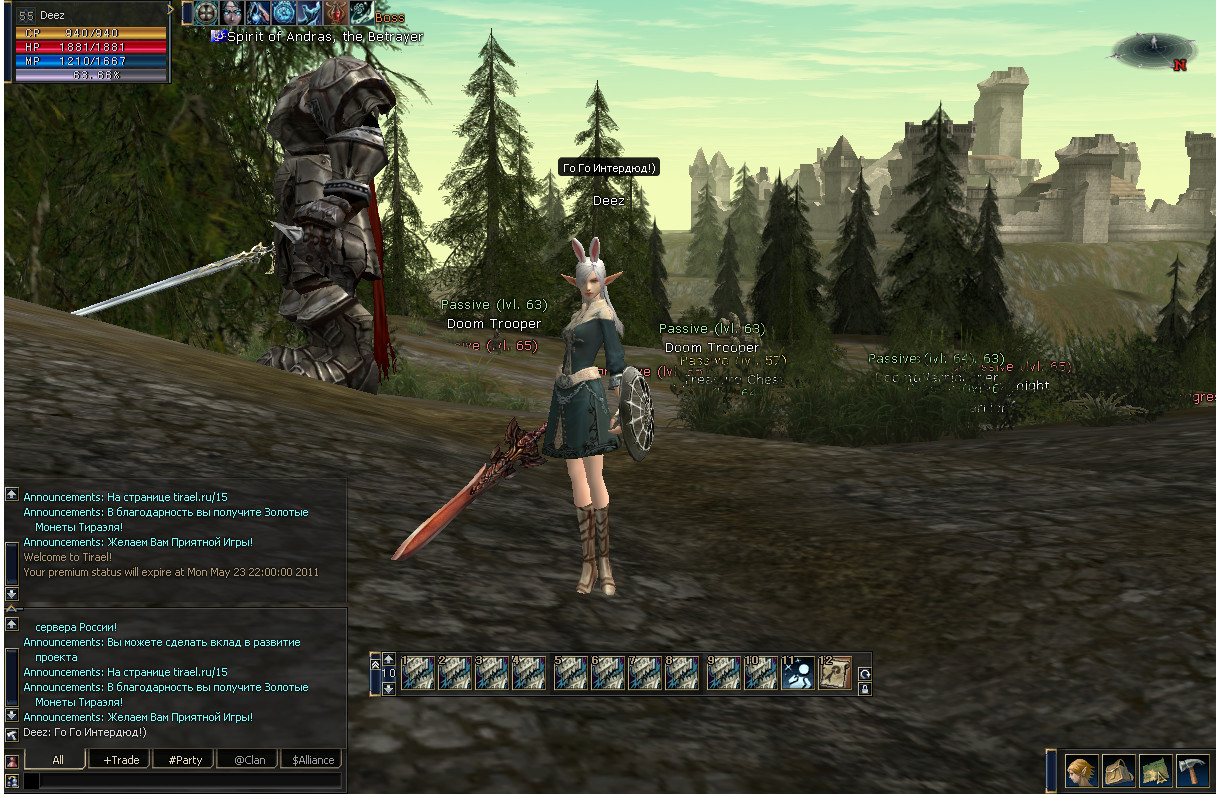The height and width of the screenshot is (794, 1216).
Task: Open the hammer system menu
Action: (x=1193, y=771)
